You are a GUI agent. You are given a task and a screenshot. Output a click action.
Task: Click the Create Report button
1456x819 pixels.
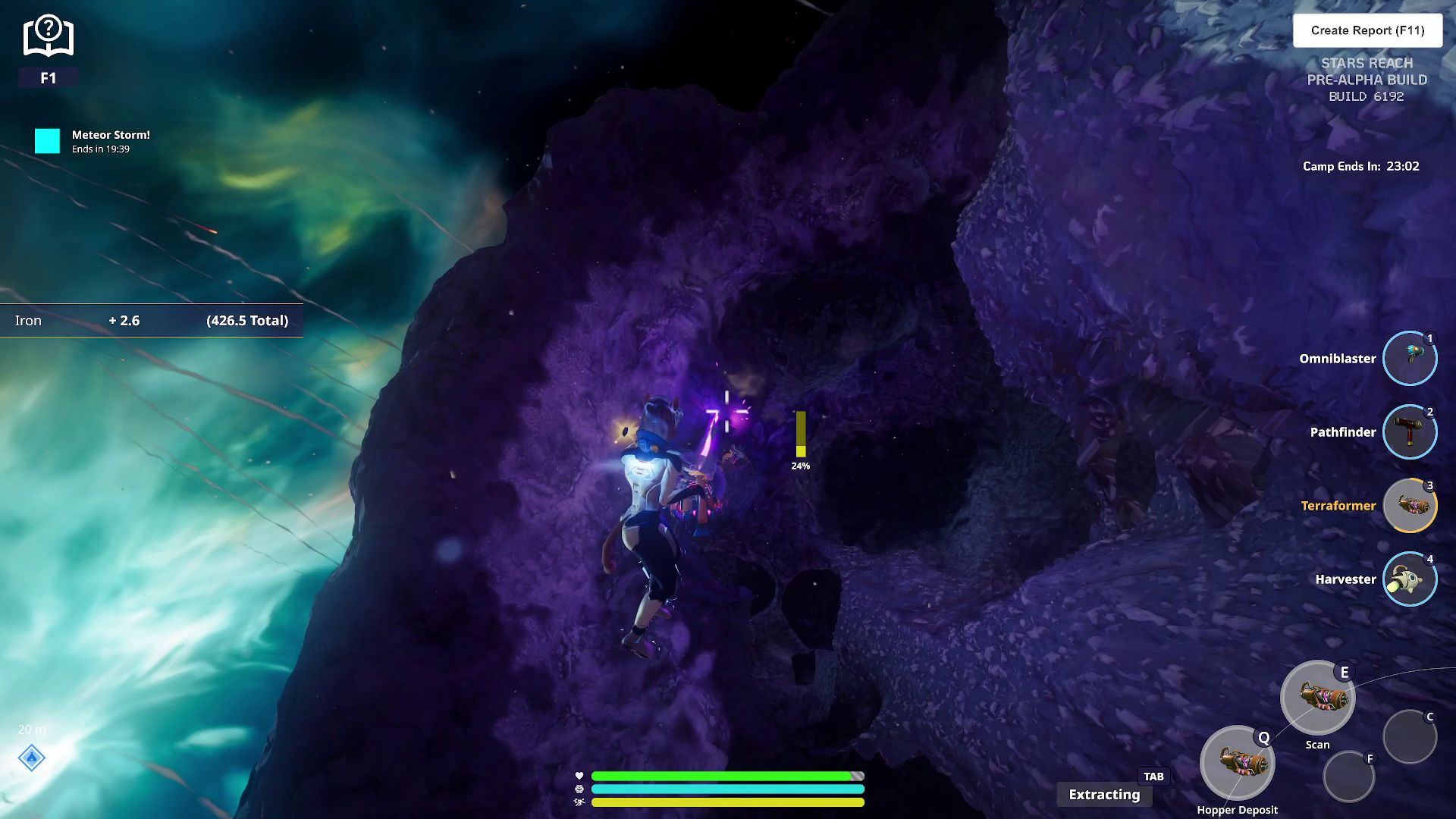point(1367,30)
